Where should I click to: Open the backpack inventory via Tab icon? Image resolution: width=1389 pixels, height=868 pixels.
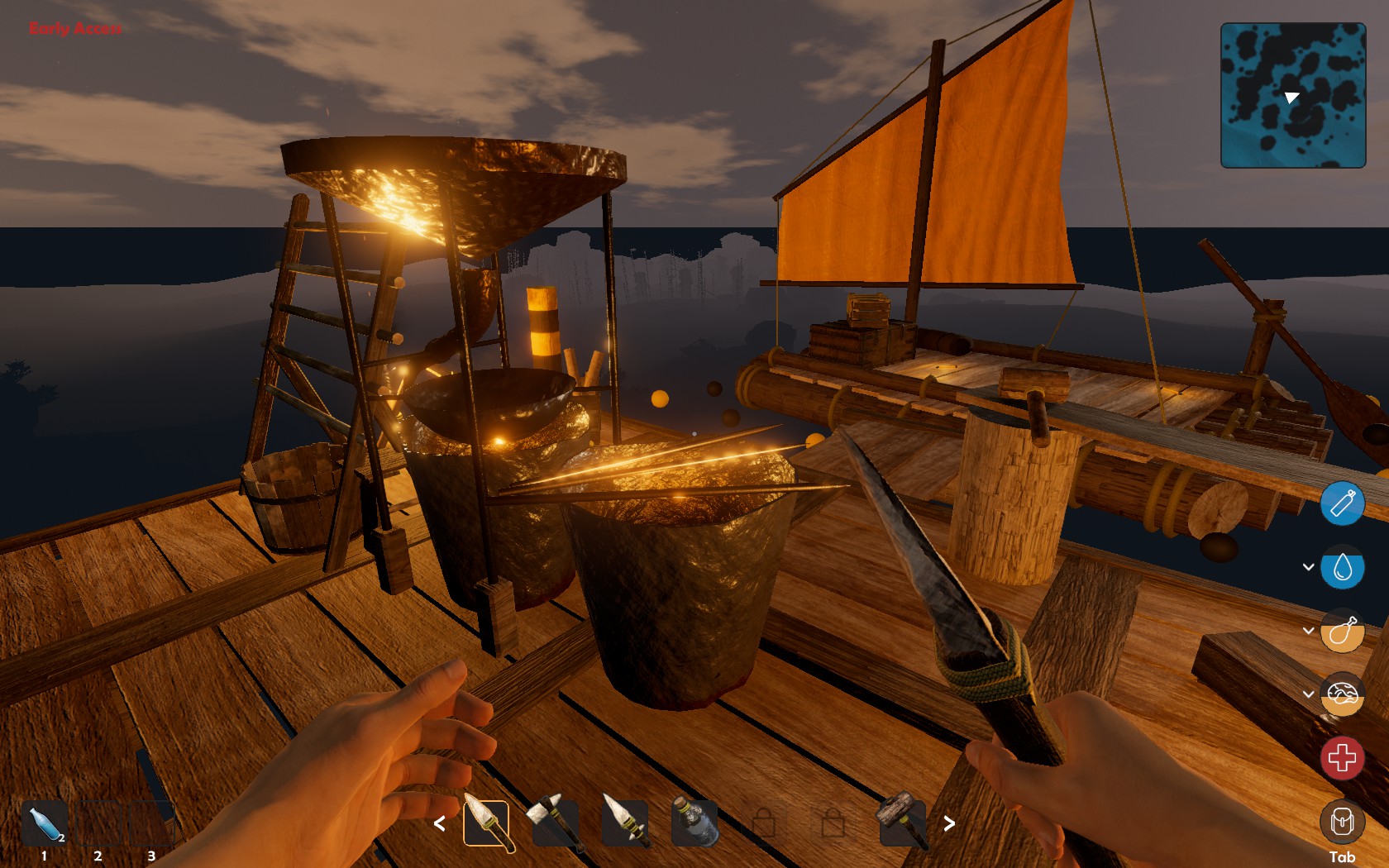(x=1344, y=823)
